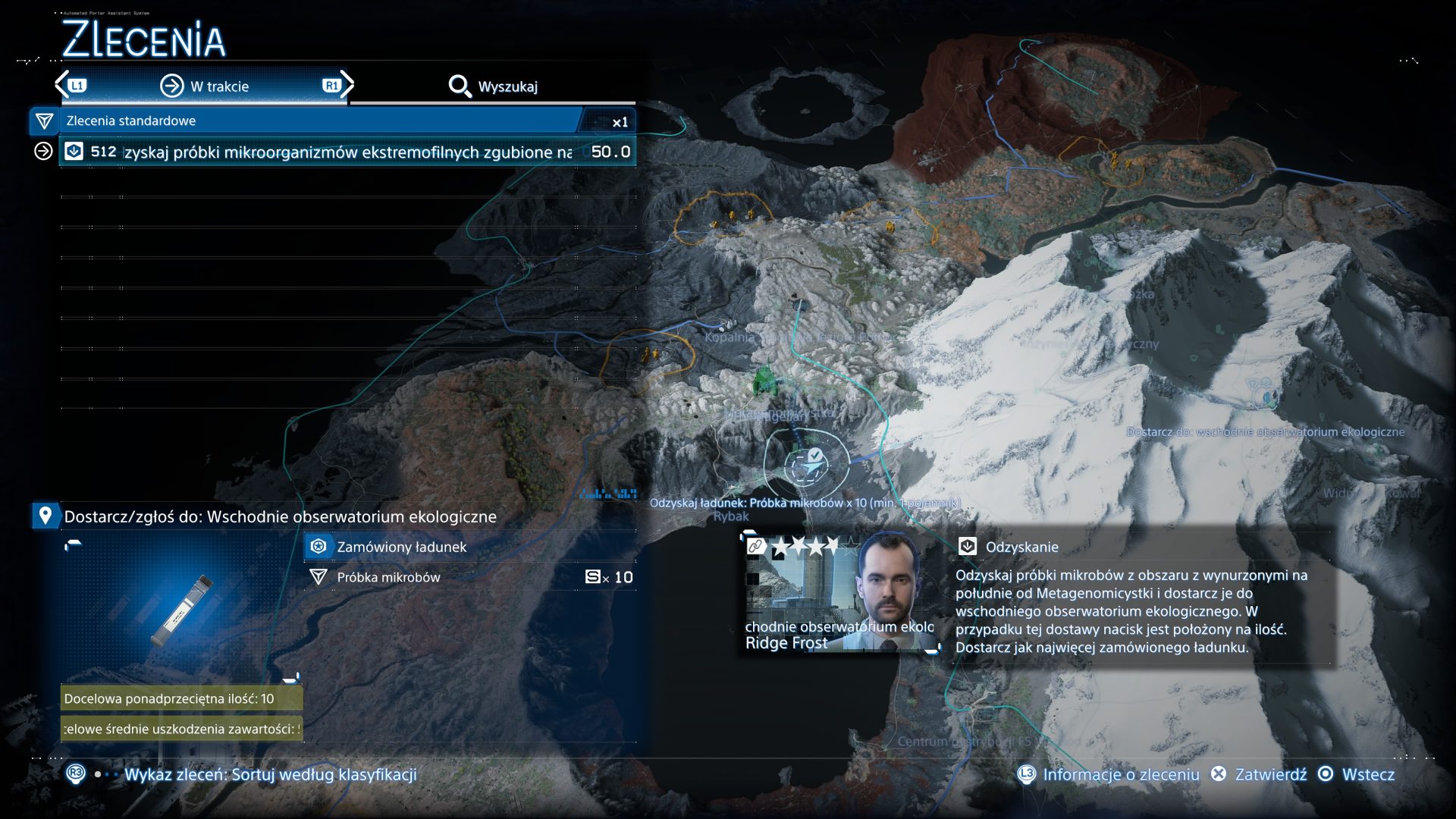Choose Zatwierdź to confirm the order

coord(1260,774)
